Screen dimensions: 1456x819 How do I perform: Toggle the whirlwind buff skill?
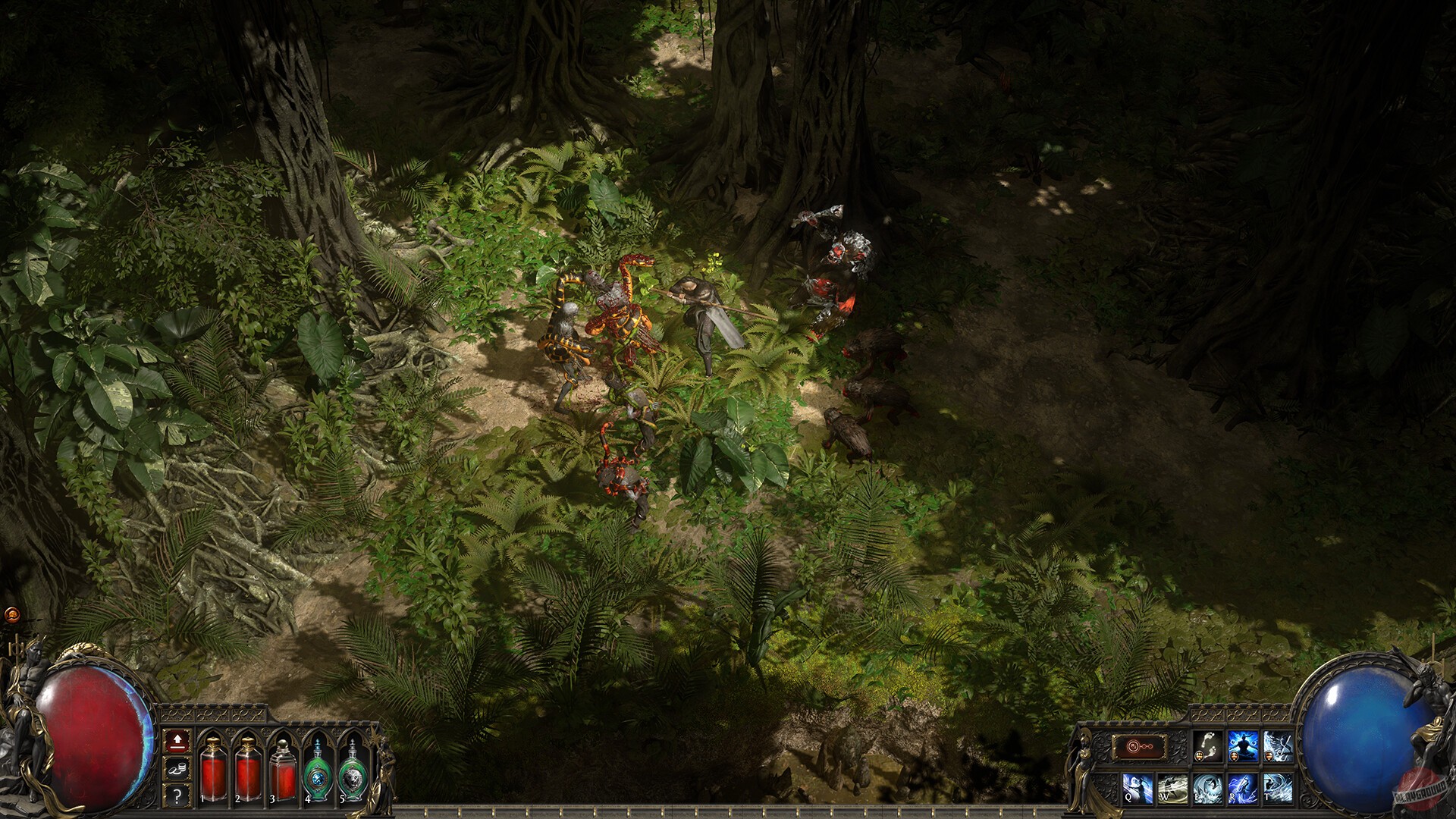(x=1279, y=745)
